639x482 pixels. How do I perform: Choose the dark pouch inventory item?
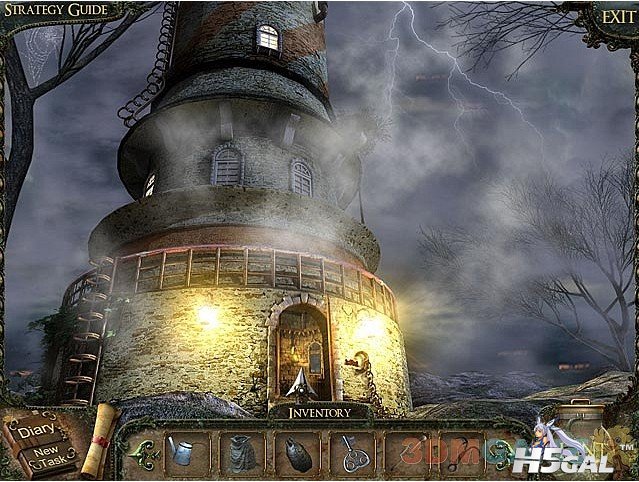(296, 452)
